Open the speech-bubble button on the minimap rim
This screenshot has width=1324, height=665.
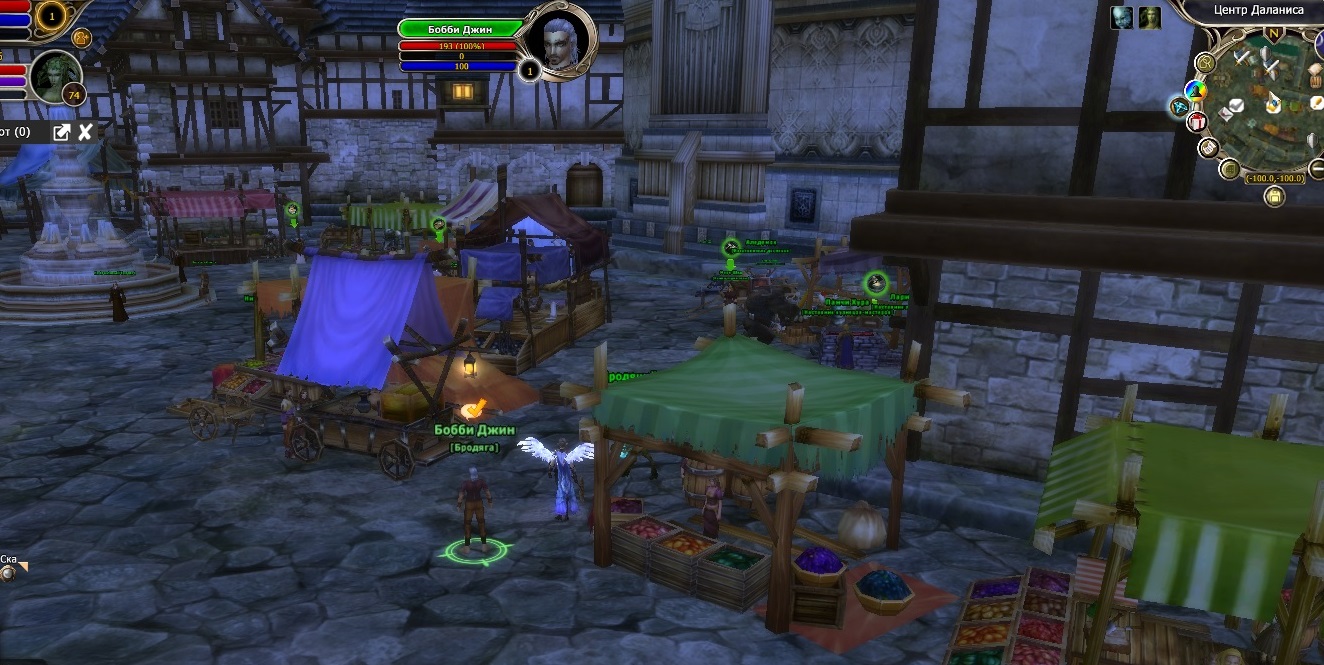1206,63
